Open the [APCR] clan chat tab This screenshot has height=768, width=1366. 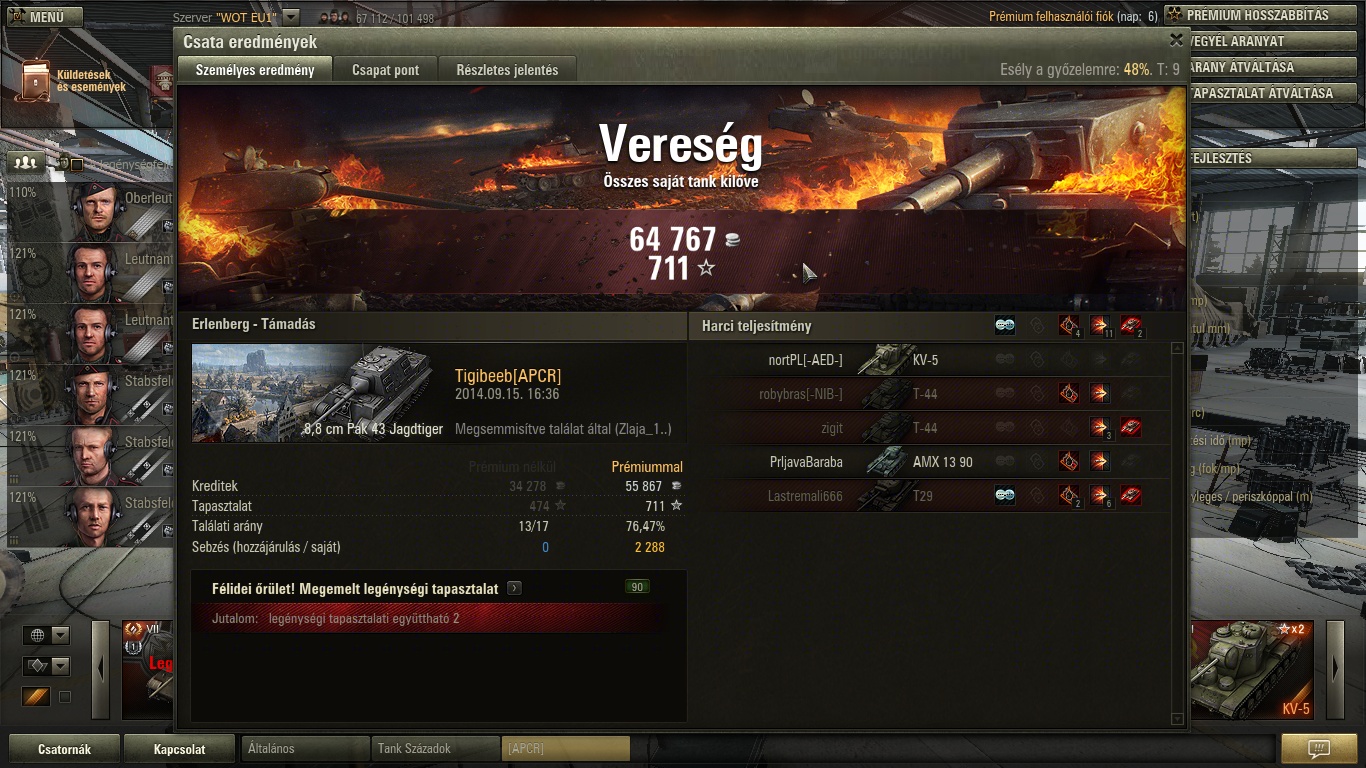click(565, 748)
